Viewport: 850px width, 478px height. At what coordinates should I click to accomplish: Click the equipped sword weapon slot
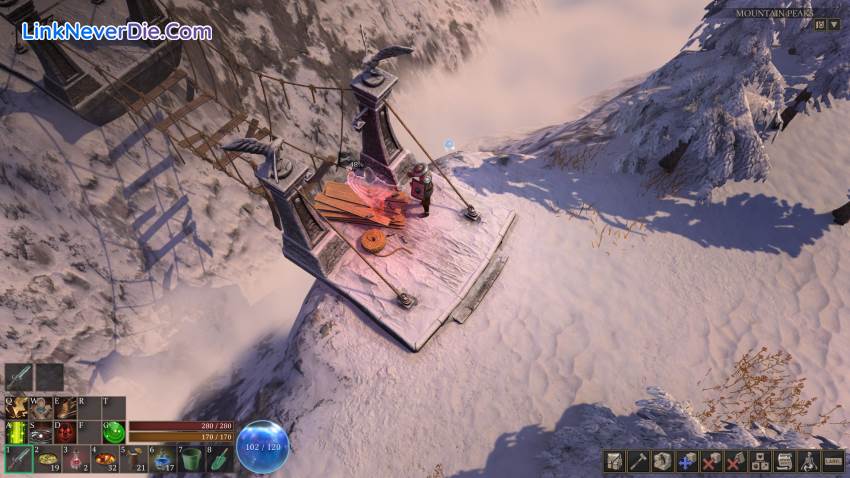point(18,376)
